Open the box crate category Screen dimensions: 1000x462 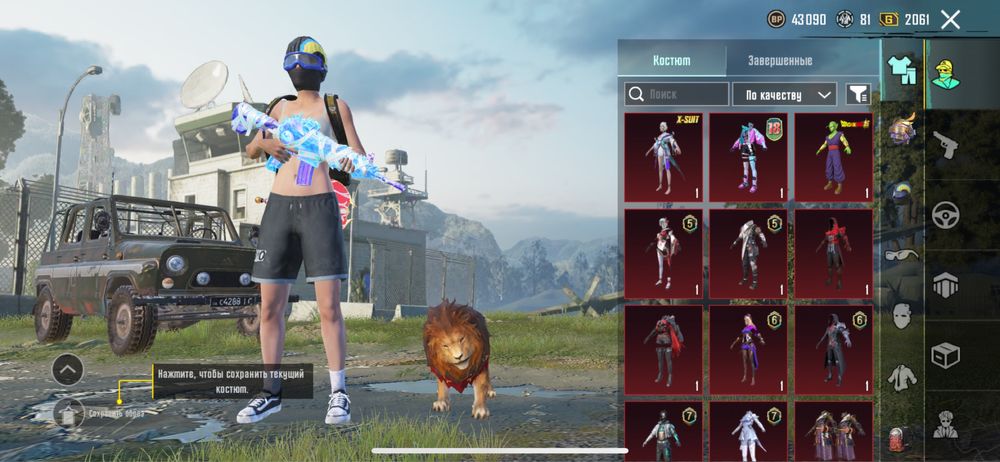(x=945, y=354)
